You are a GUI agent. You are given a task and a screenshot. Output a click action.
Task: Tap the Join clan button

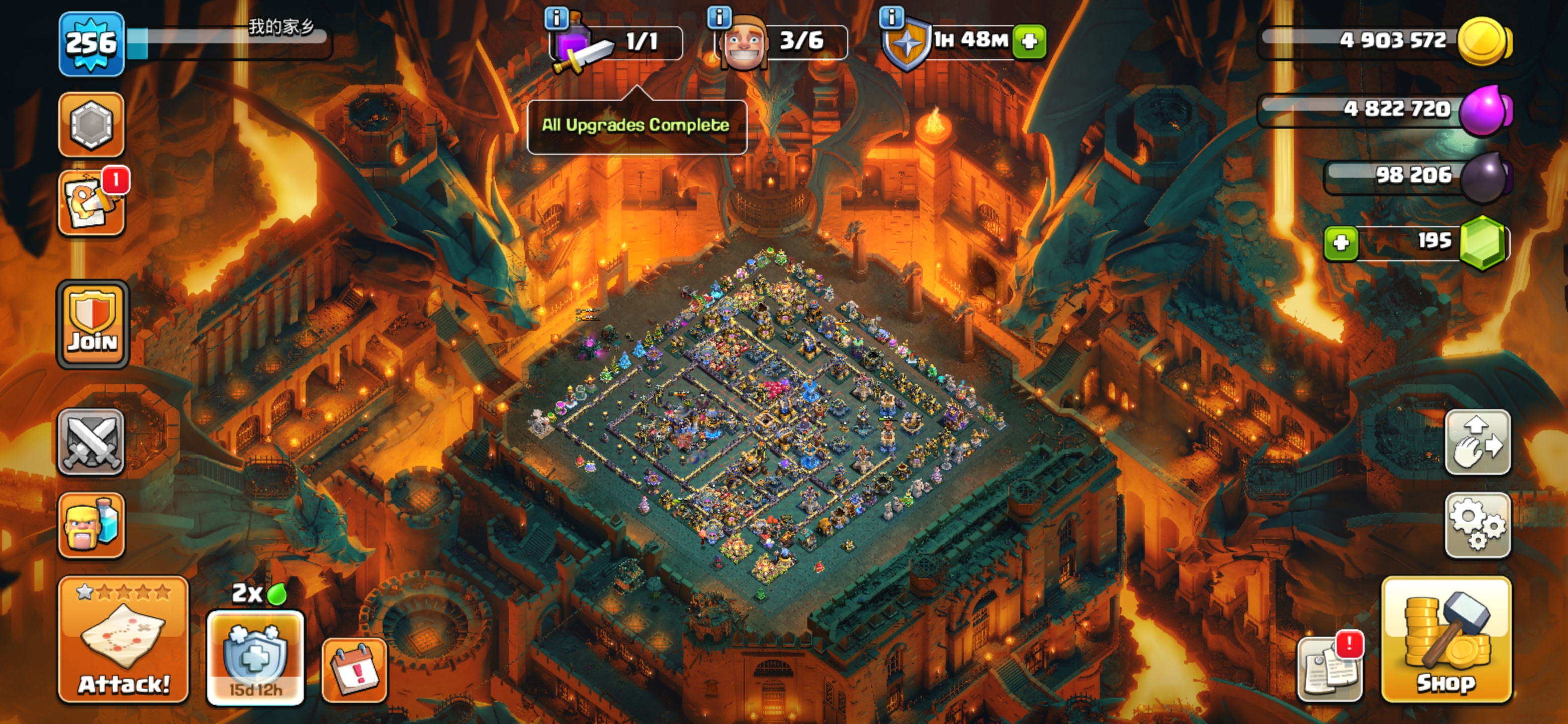pos(92,325)
